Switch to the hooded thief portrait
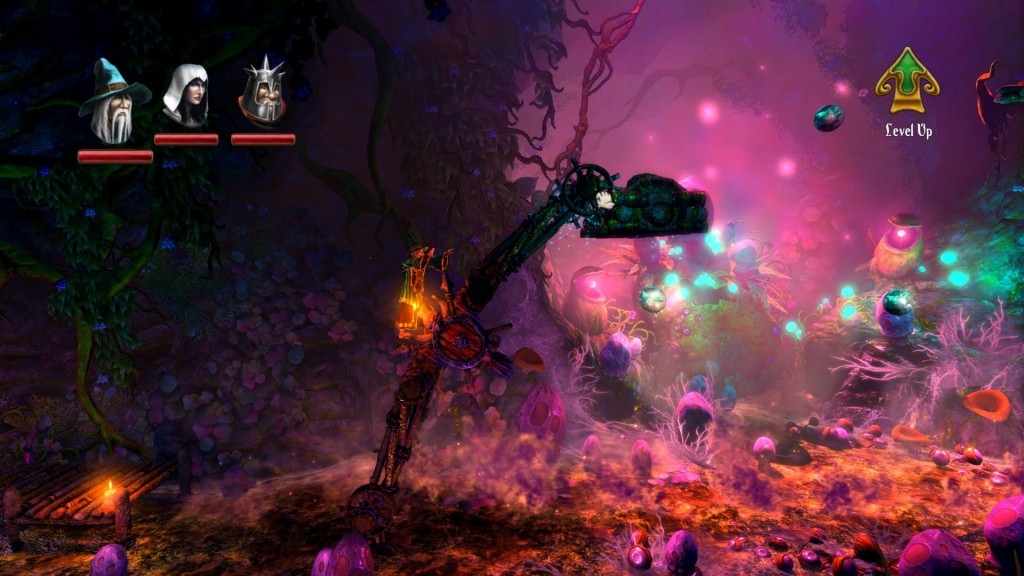 [186, 96]
